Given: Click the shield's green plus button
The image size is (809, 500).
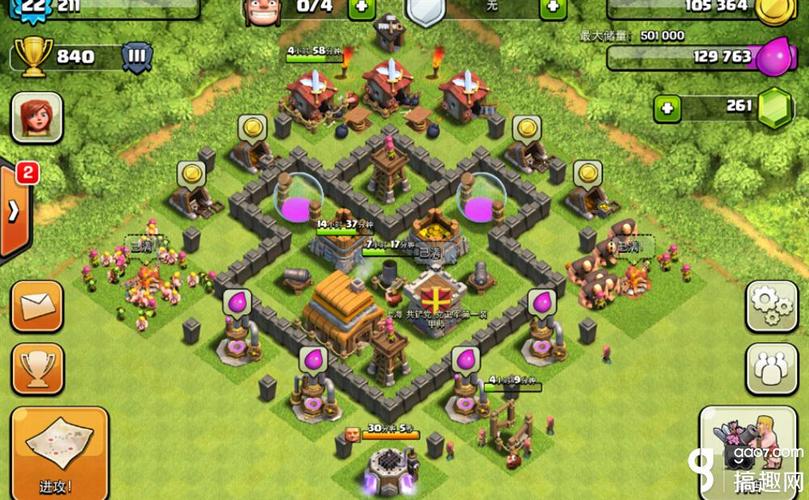Looking at the screenshot, I should point(553,7).
